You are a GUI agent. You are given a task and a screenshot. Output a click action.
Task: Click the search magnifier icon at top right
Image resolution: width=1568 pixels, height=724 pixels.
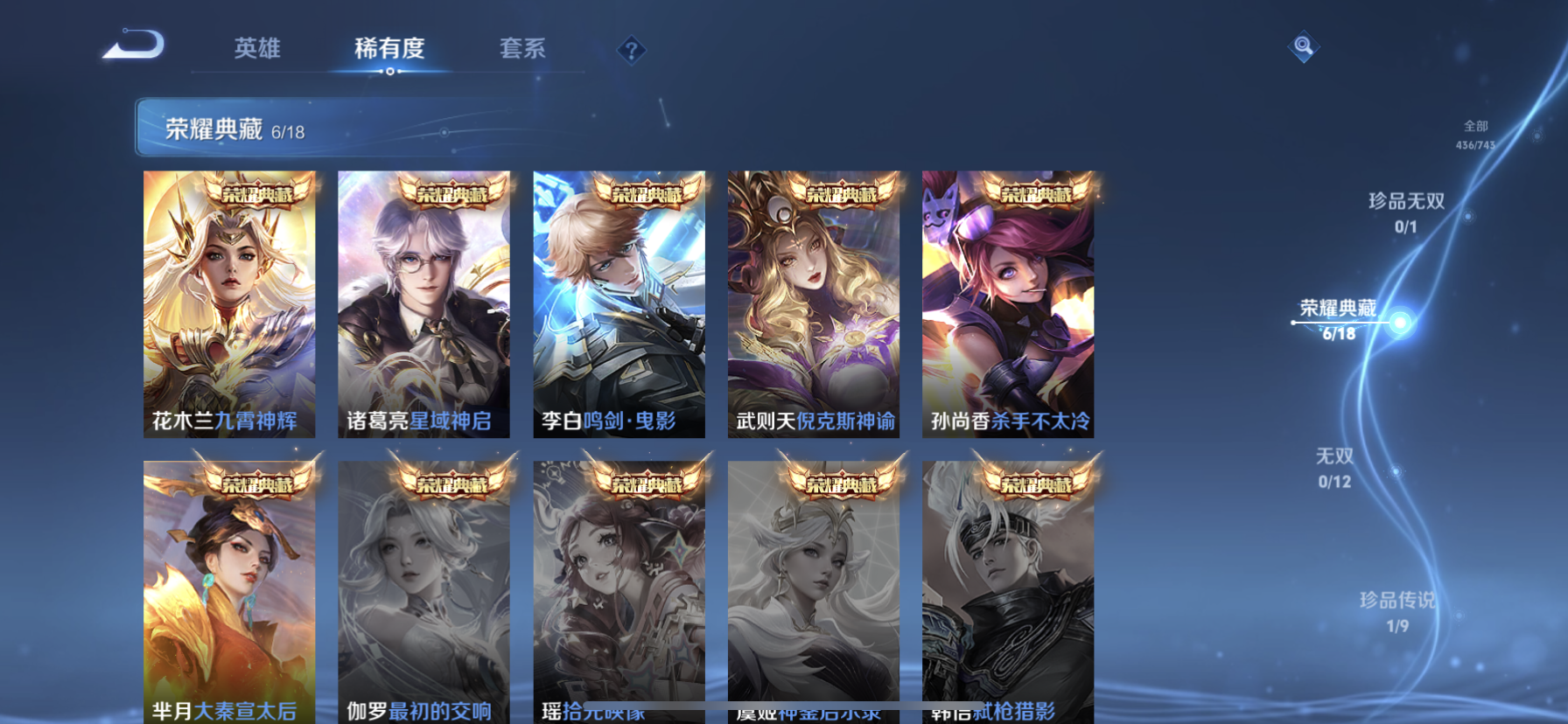1303,46
